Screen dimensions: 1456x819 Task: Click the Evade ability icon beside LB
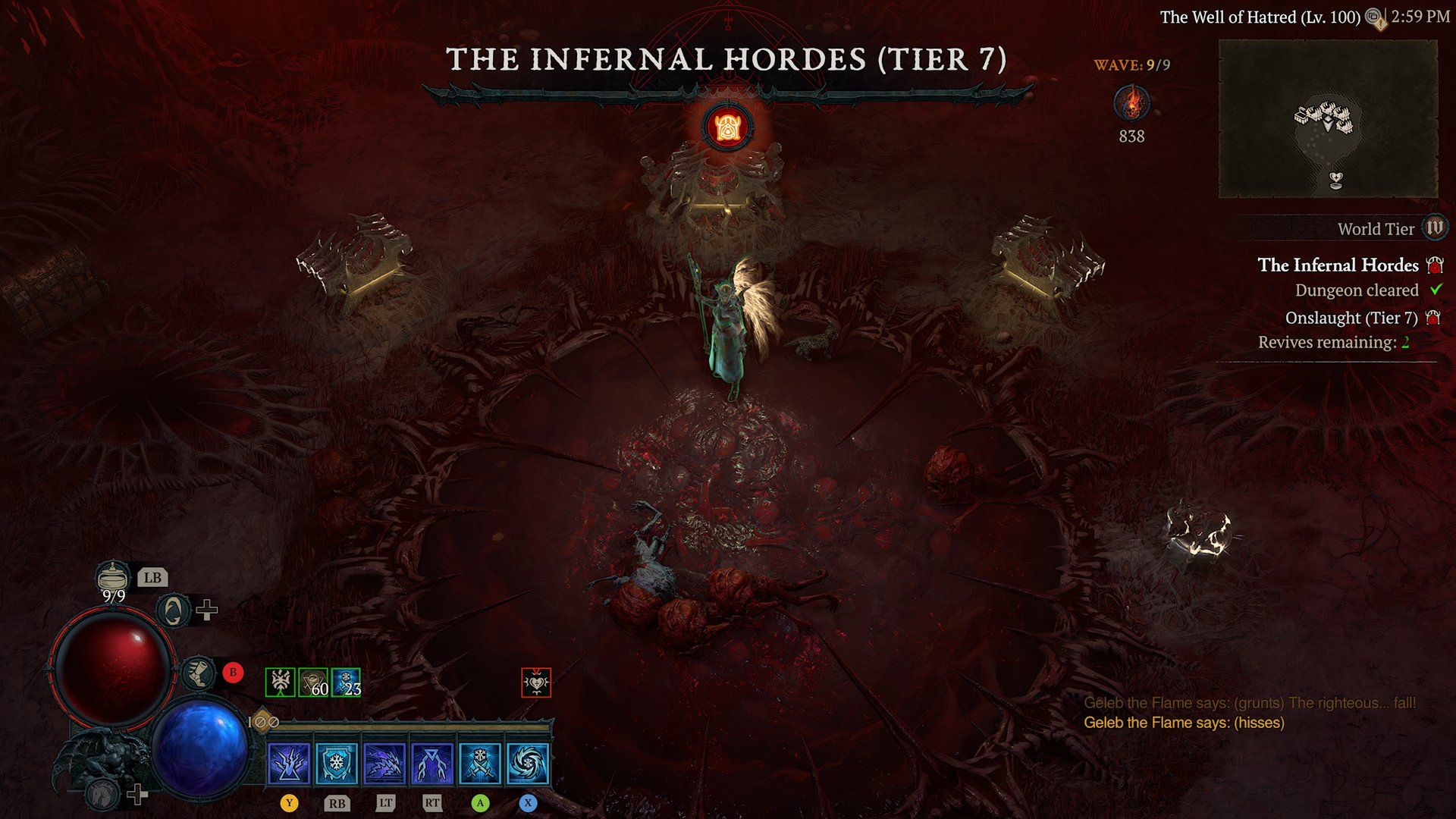[172, 611]
